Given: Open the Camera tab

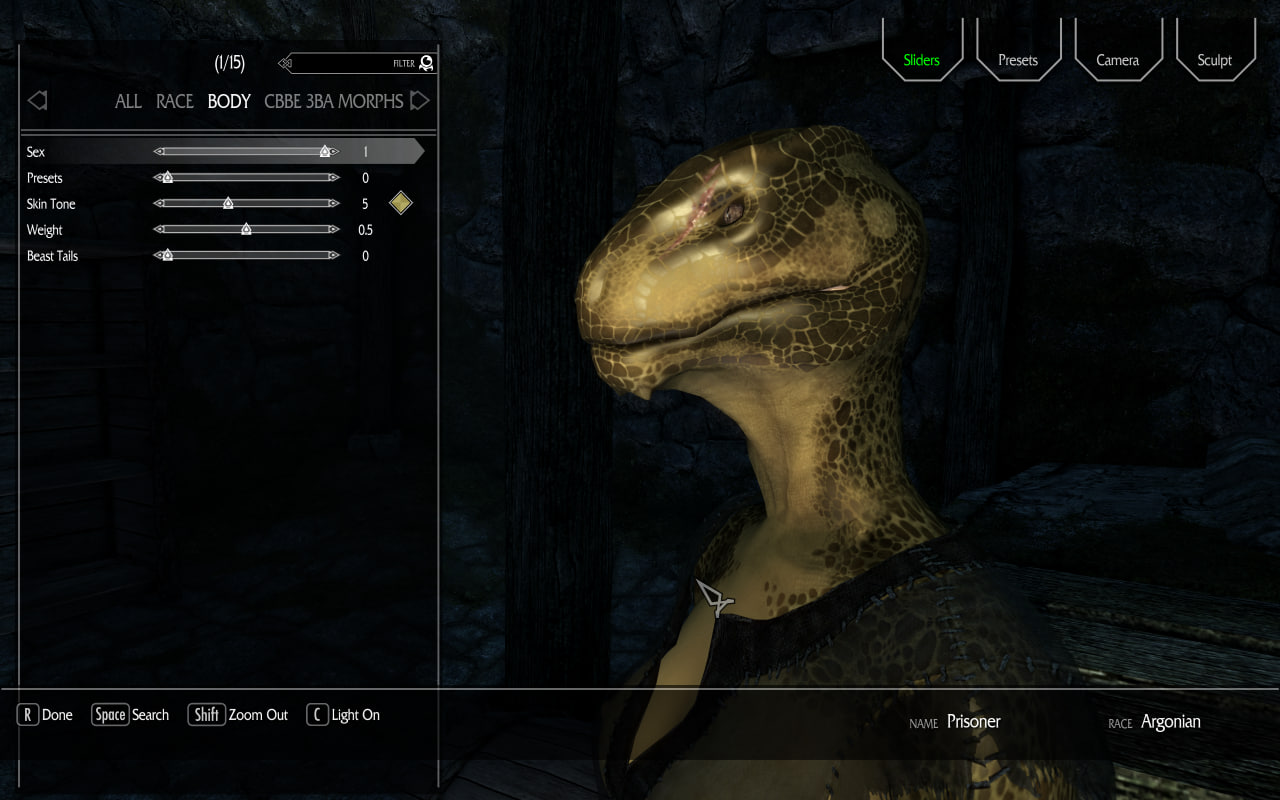Looking at the screenshot, I should [1117, 60].
